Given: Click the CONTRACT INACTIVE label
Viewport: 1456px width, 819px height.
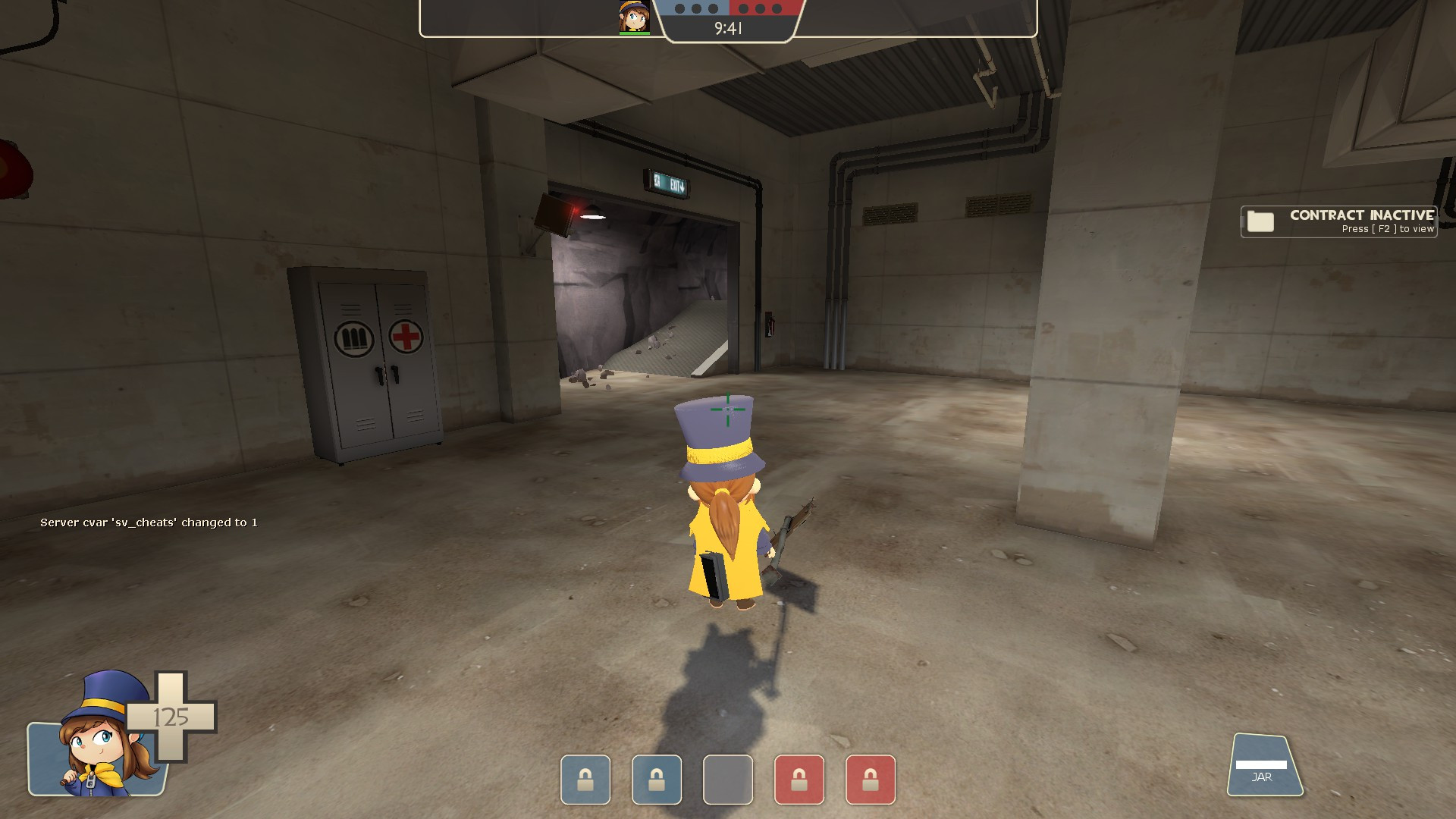Looking at the screenshot, I should [x=1361, y=215].
